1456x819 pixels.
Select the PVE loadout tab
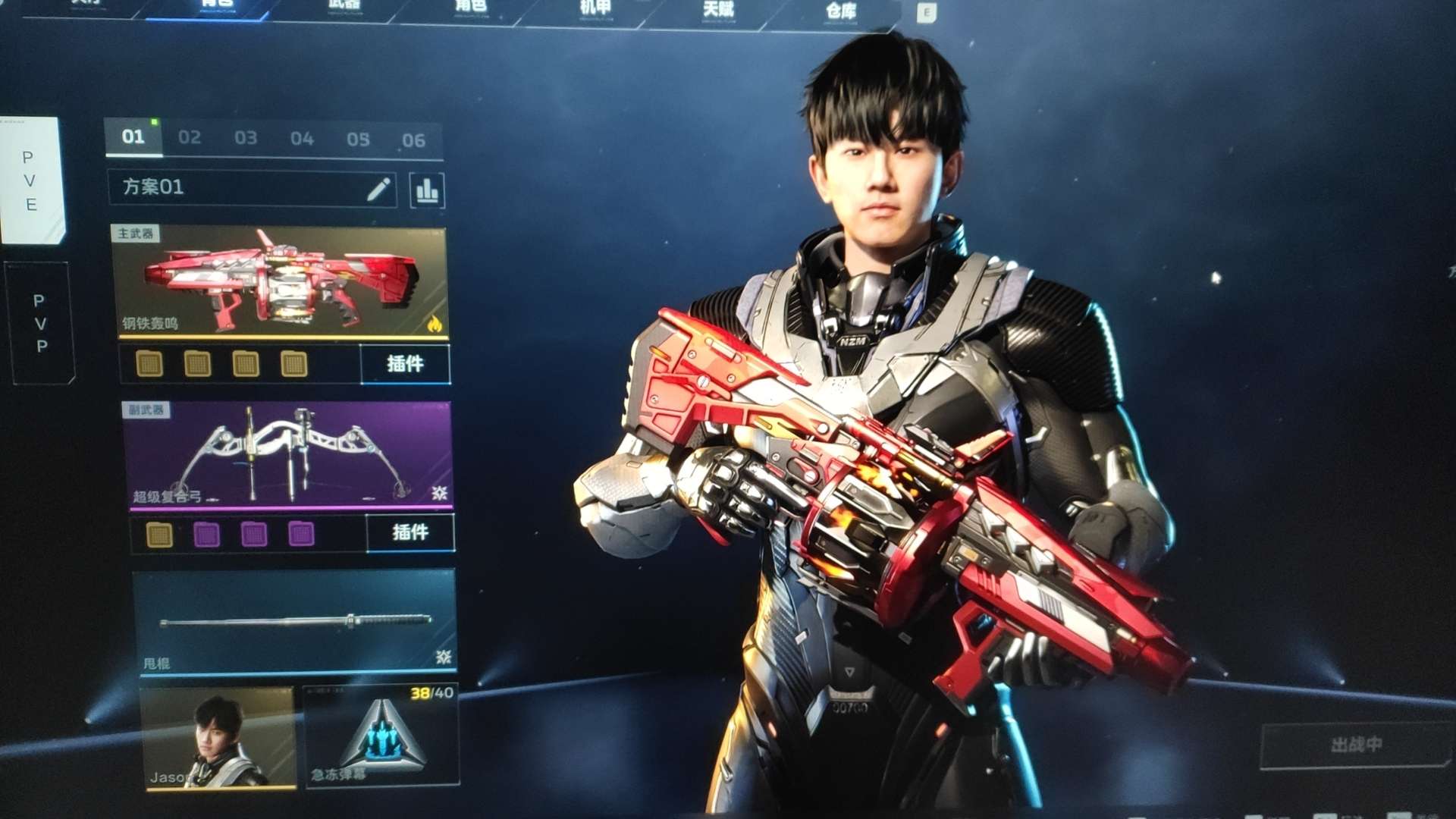(30, 180)
